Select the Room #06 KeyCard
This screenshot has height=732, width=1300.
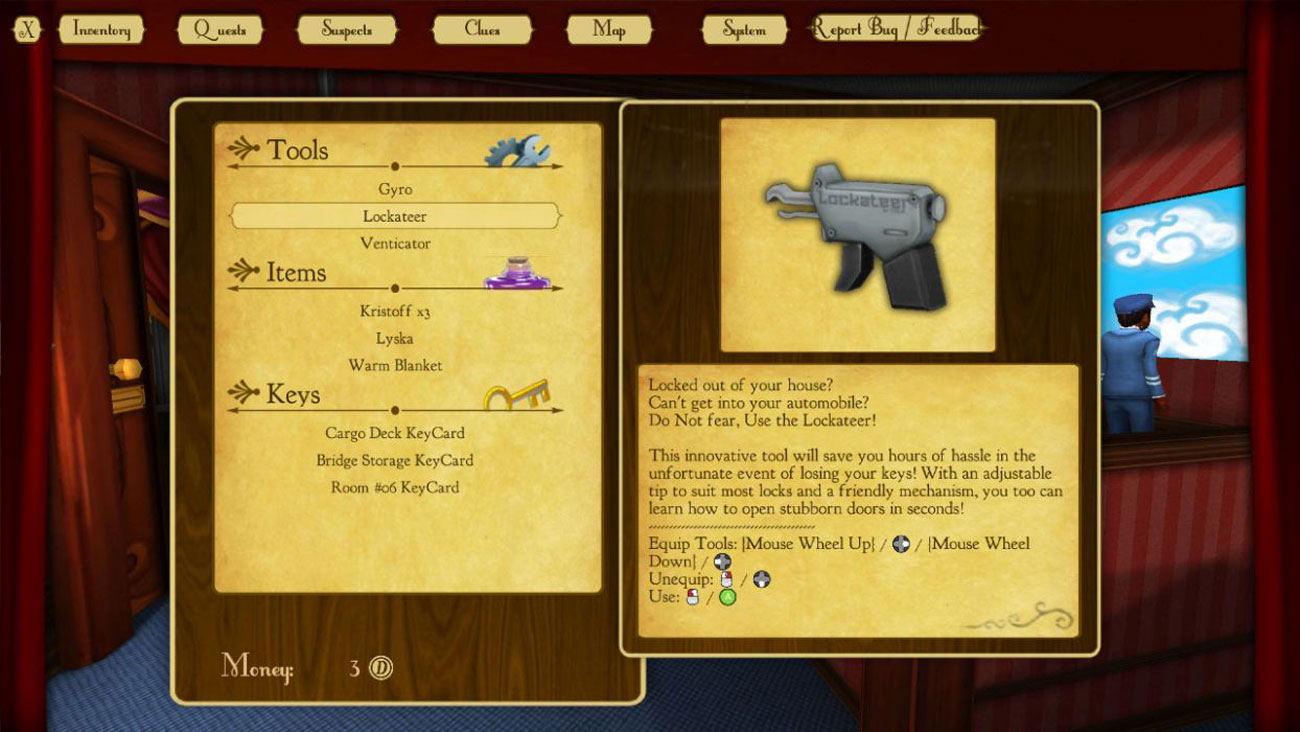[395, 487]
